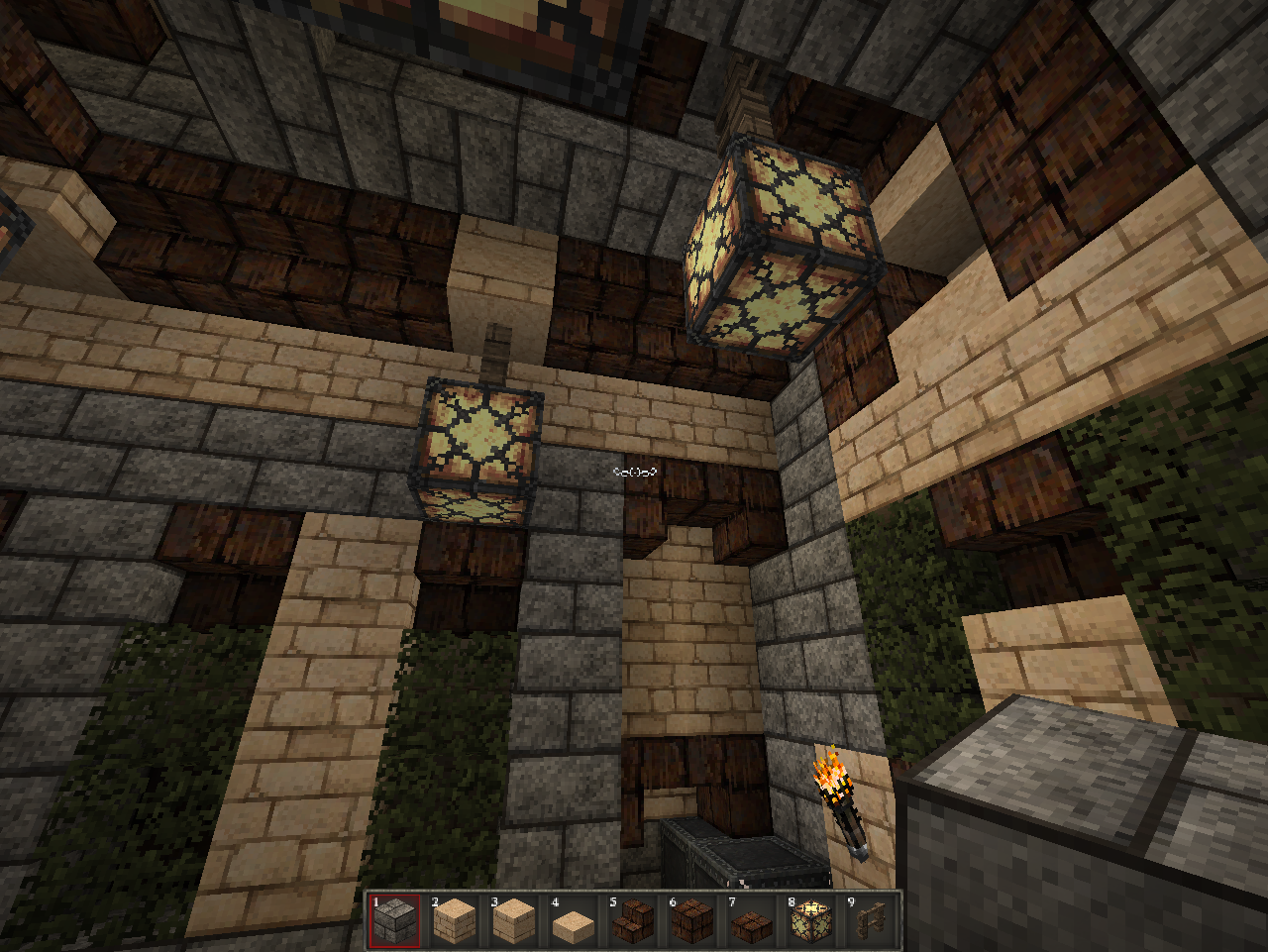Pick the smooth sandstone block in slot 3
The height and width of the screenshot is (952, 1268).
(x=513, y=920)
